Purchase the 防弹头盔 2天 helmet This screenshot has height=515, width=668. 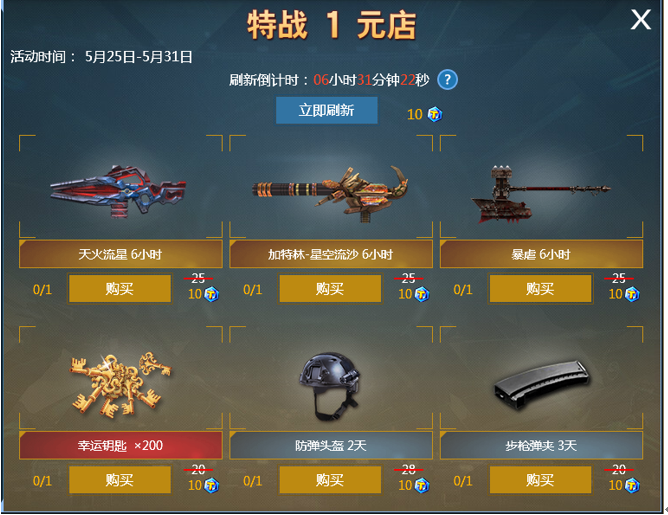330,480
